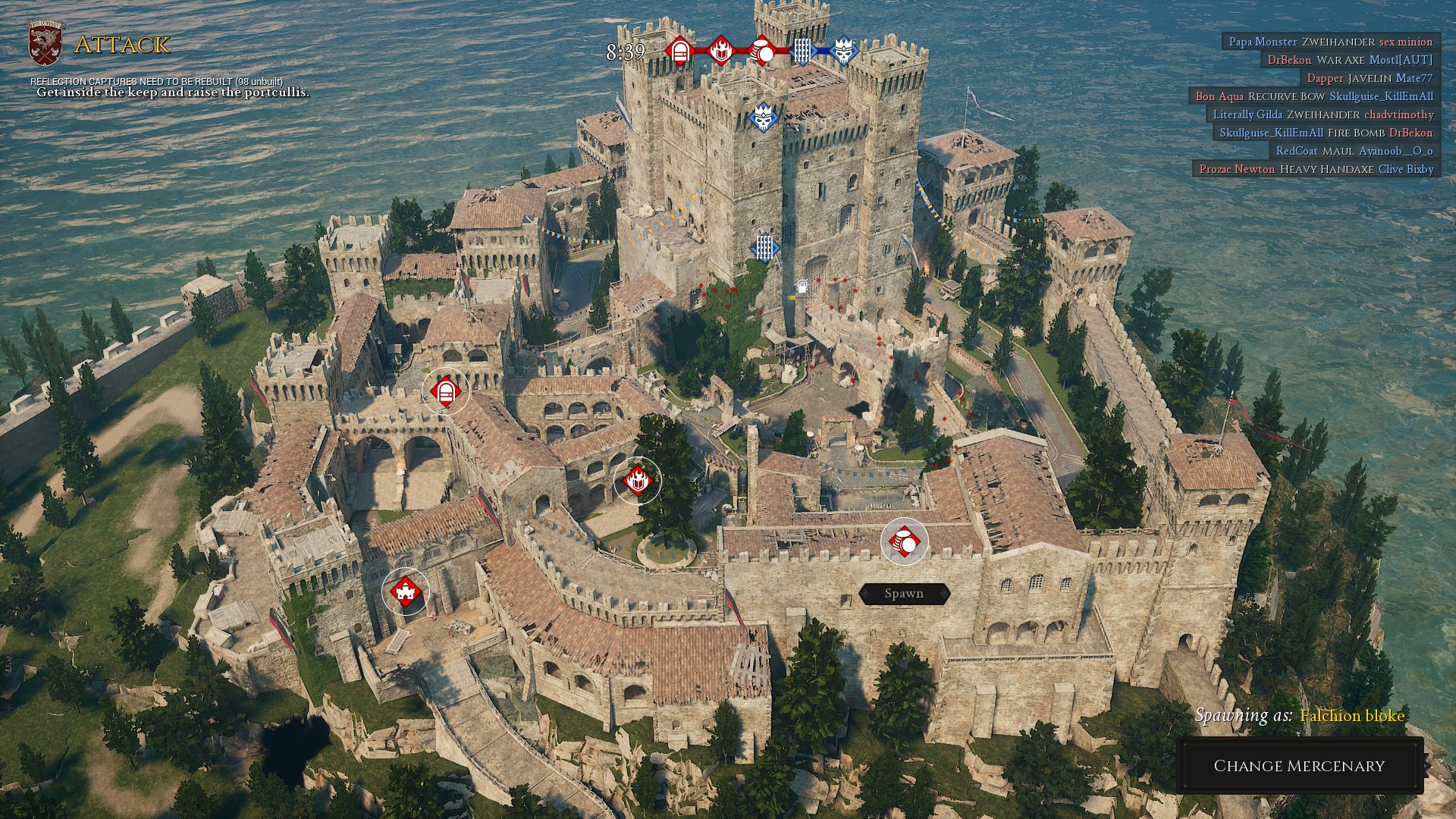The width and height of the screenshot is (1456, 819).
Task: Click the blue crown icon on the keep tower
Action: click(x=763, y=118)
